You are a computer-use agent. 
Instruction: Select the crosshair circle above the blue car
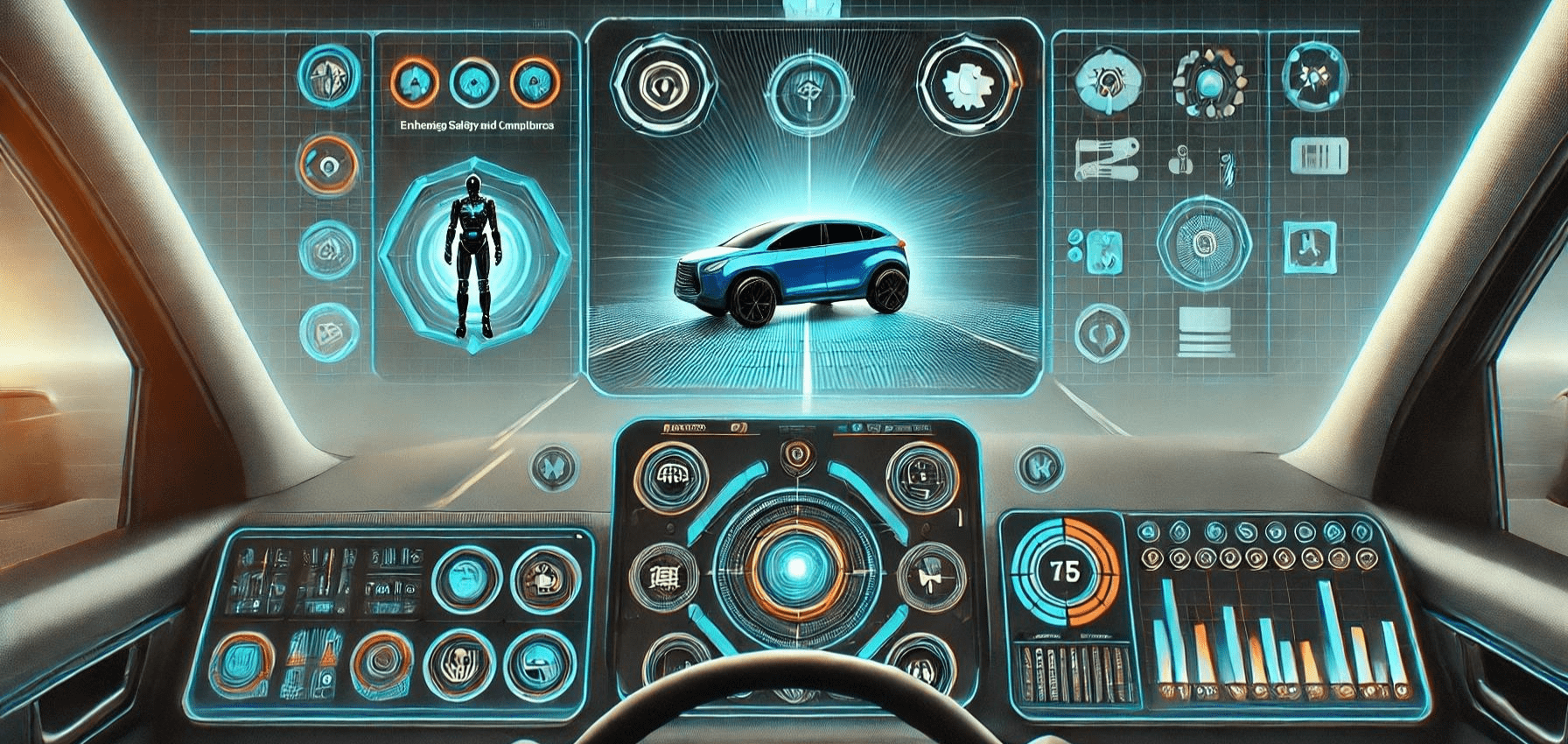808,90
